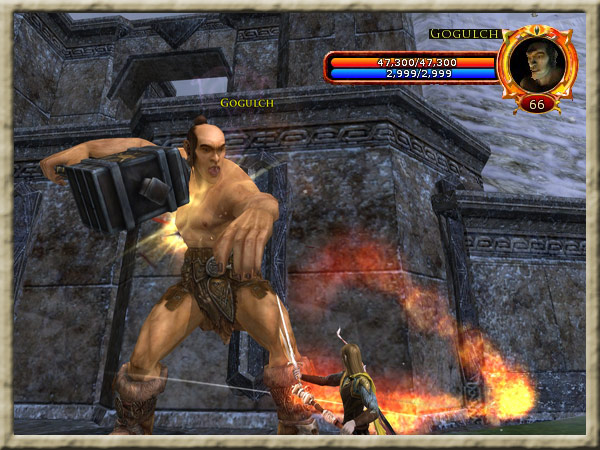The width and height of the screenshot is (600, 450).
Task: Click Gogulch's target portrait
Action: [537, 63]
